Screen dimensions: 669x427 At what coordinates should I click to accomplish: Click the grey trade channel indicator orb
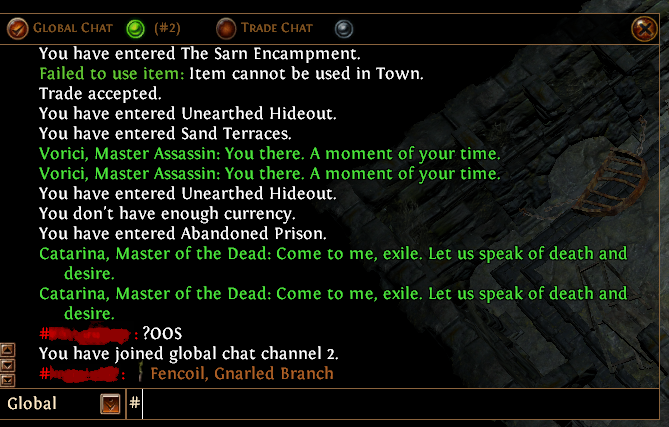(x=343, y=28)
